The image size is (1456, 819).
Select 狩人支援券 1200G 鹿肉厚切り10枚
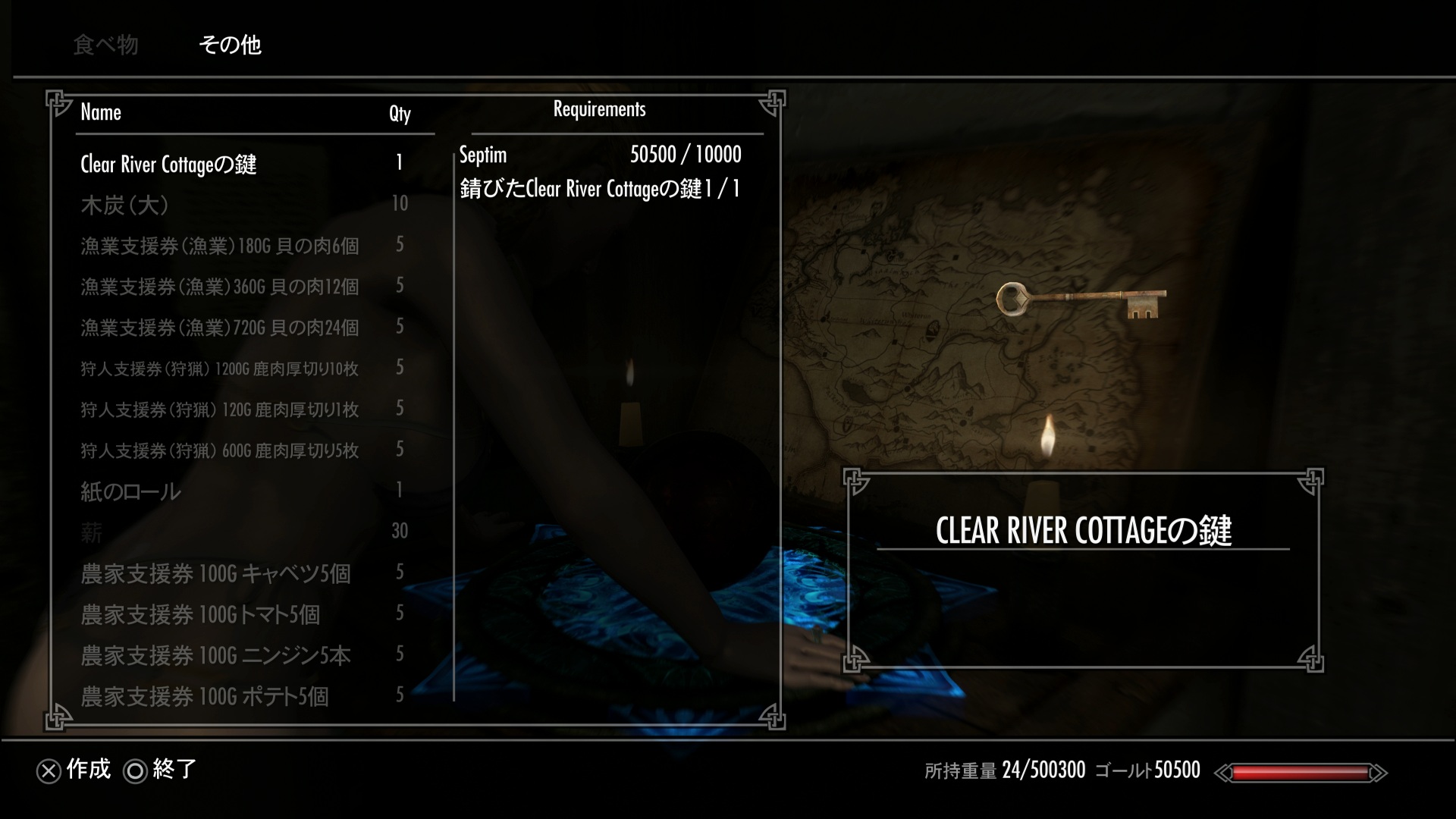(x=219, y=369)
